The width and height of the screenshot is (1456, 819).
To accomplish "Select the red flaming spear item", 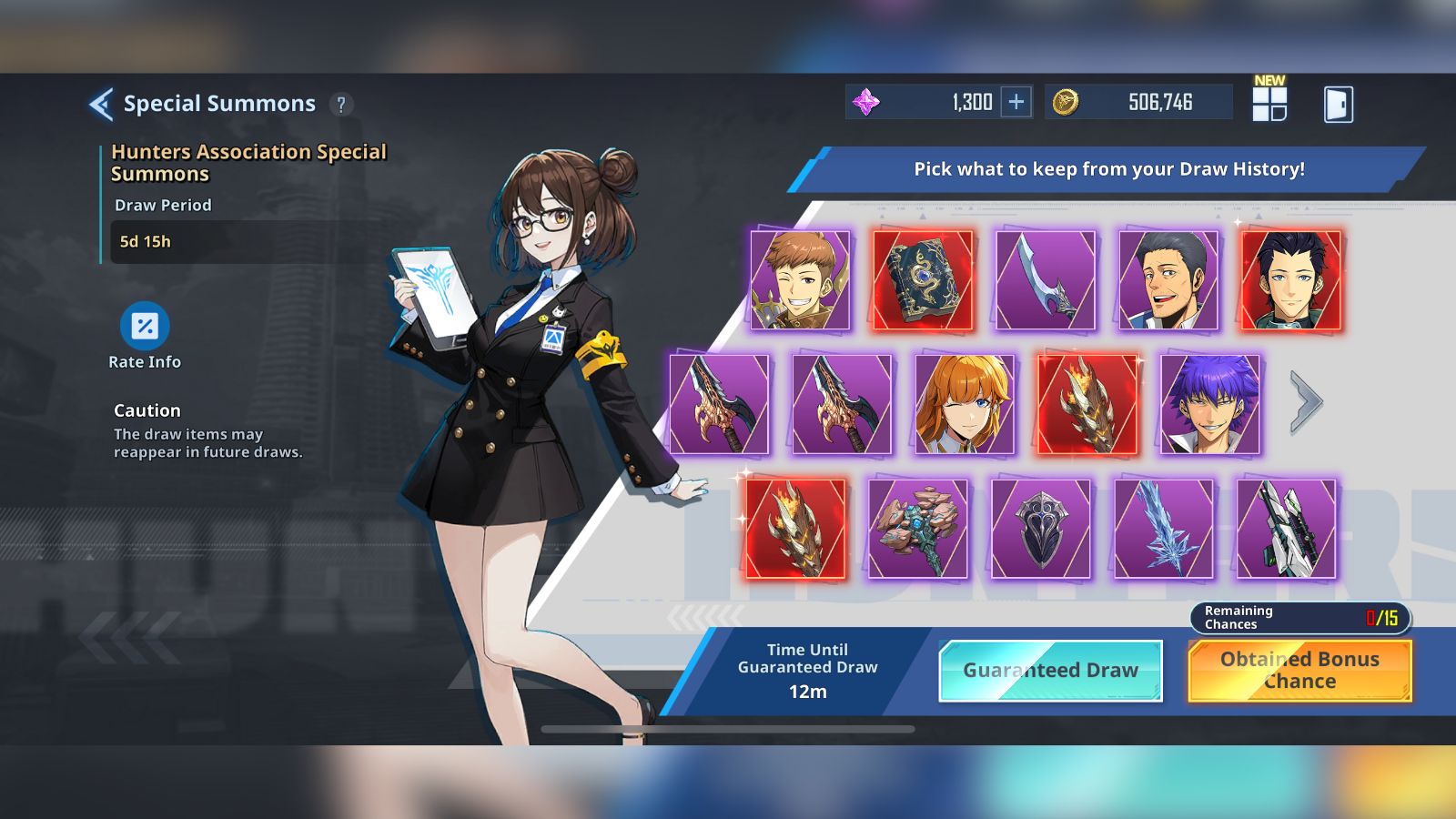I will click(x=1088, y=403).
